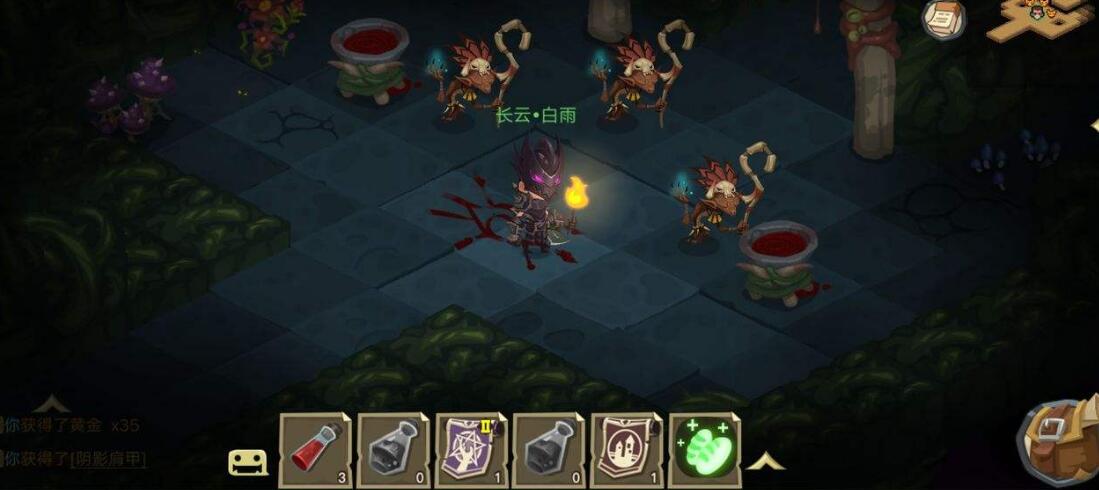The image size is (1099, 490).
Task: Open the quest journal notebook icon
Action: [943, 20]
